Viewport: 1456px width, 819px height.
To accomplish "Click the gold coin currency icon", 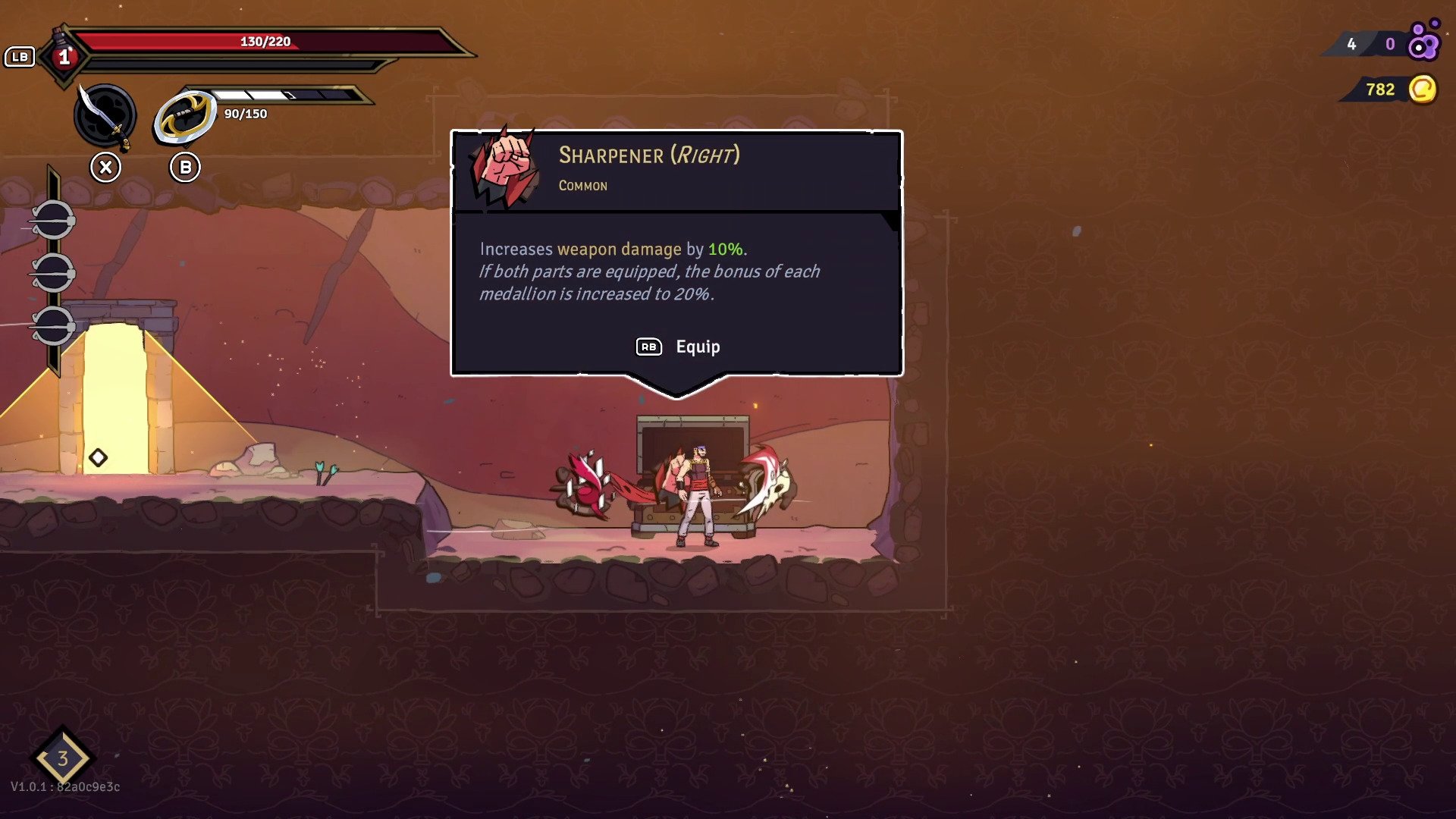I will tap(1423, 89).
